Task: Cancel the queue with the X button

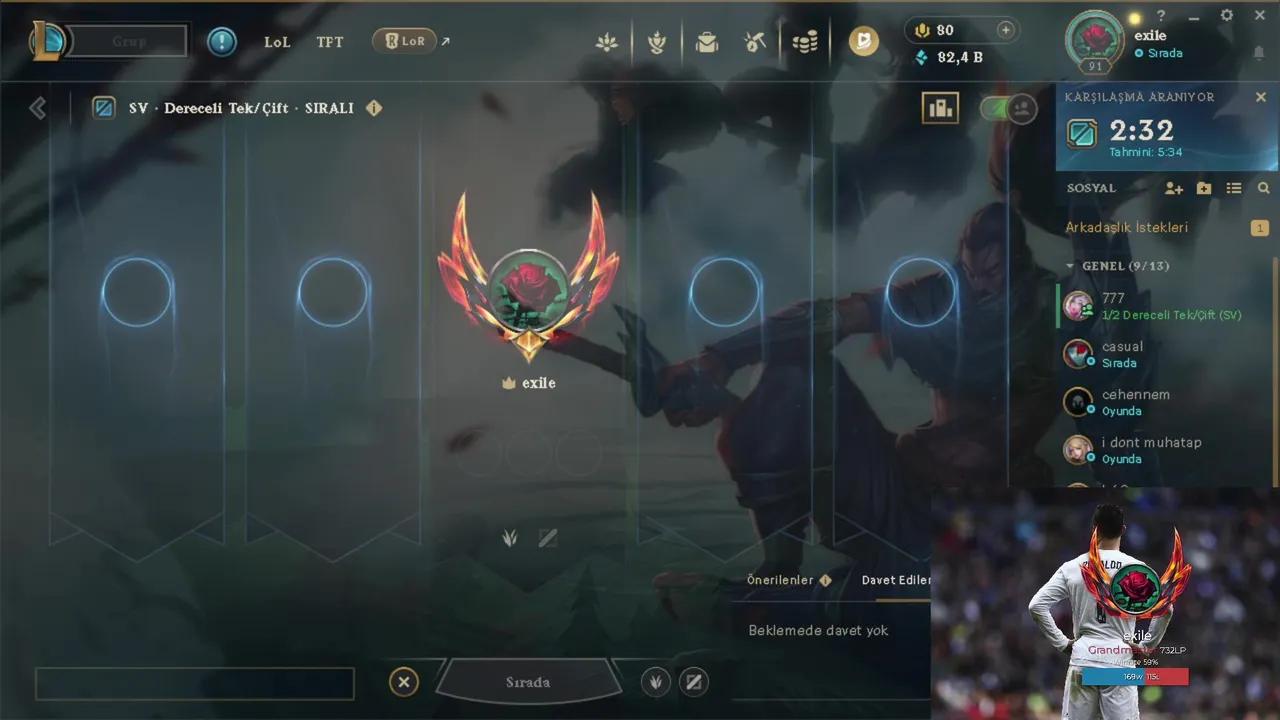Action: 404,681
